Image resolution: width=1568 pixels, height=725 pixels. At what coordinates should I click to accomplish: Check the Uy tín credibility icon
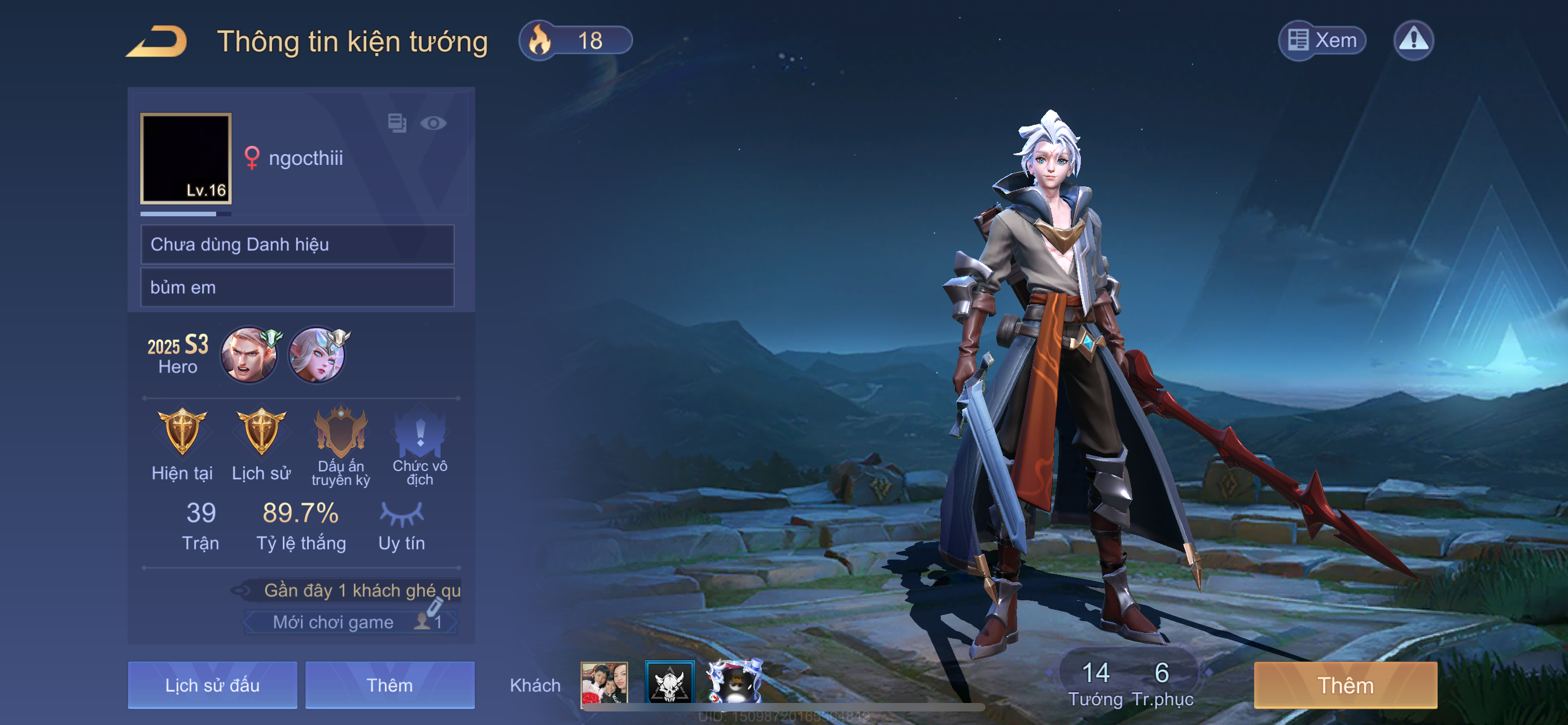(402, 514)
